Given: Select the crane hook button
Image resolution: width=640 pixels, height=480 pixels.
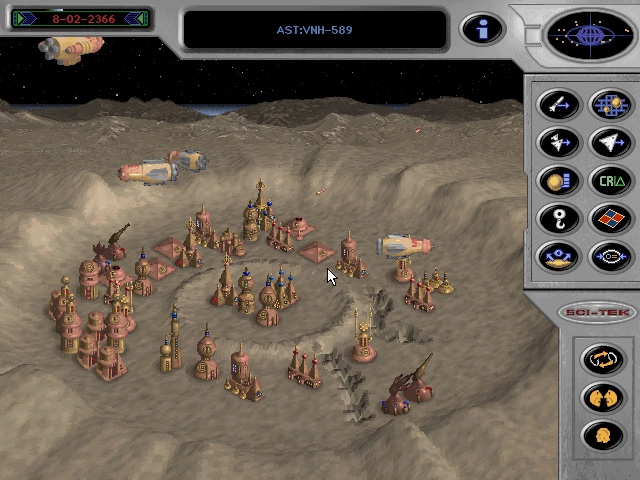Looking at the screenshot, I should tap(559, 218).
